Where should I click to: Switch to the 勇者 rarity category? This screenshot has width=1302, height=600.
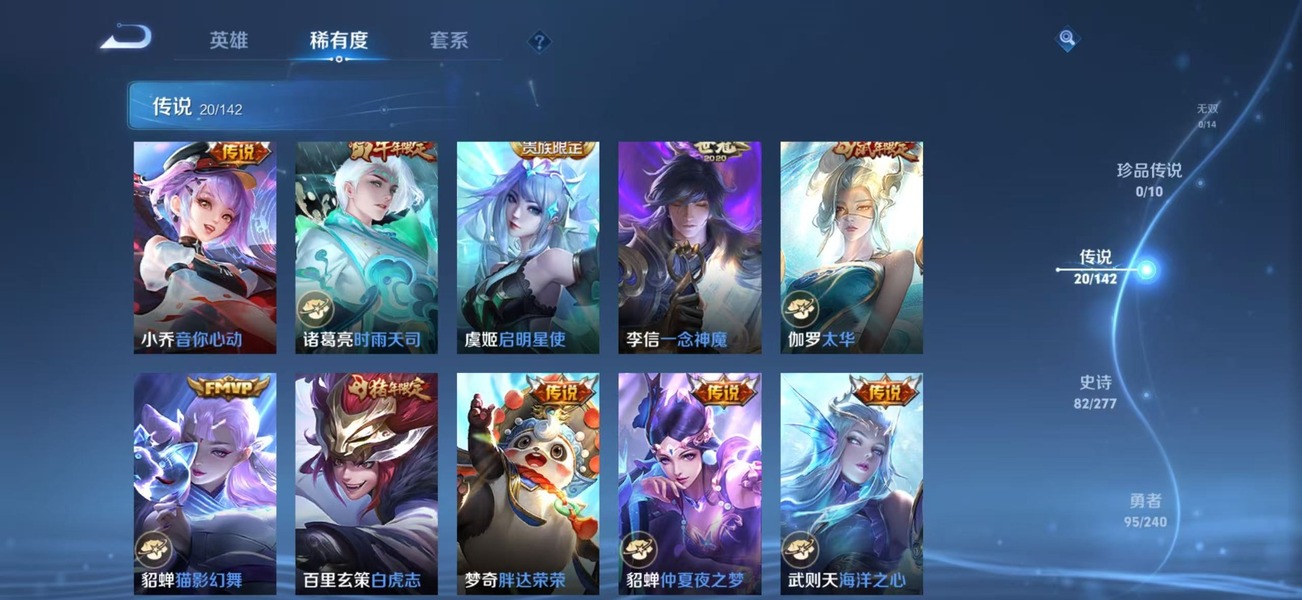(x=1145, y=509)
